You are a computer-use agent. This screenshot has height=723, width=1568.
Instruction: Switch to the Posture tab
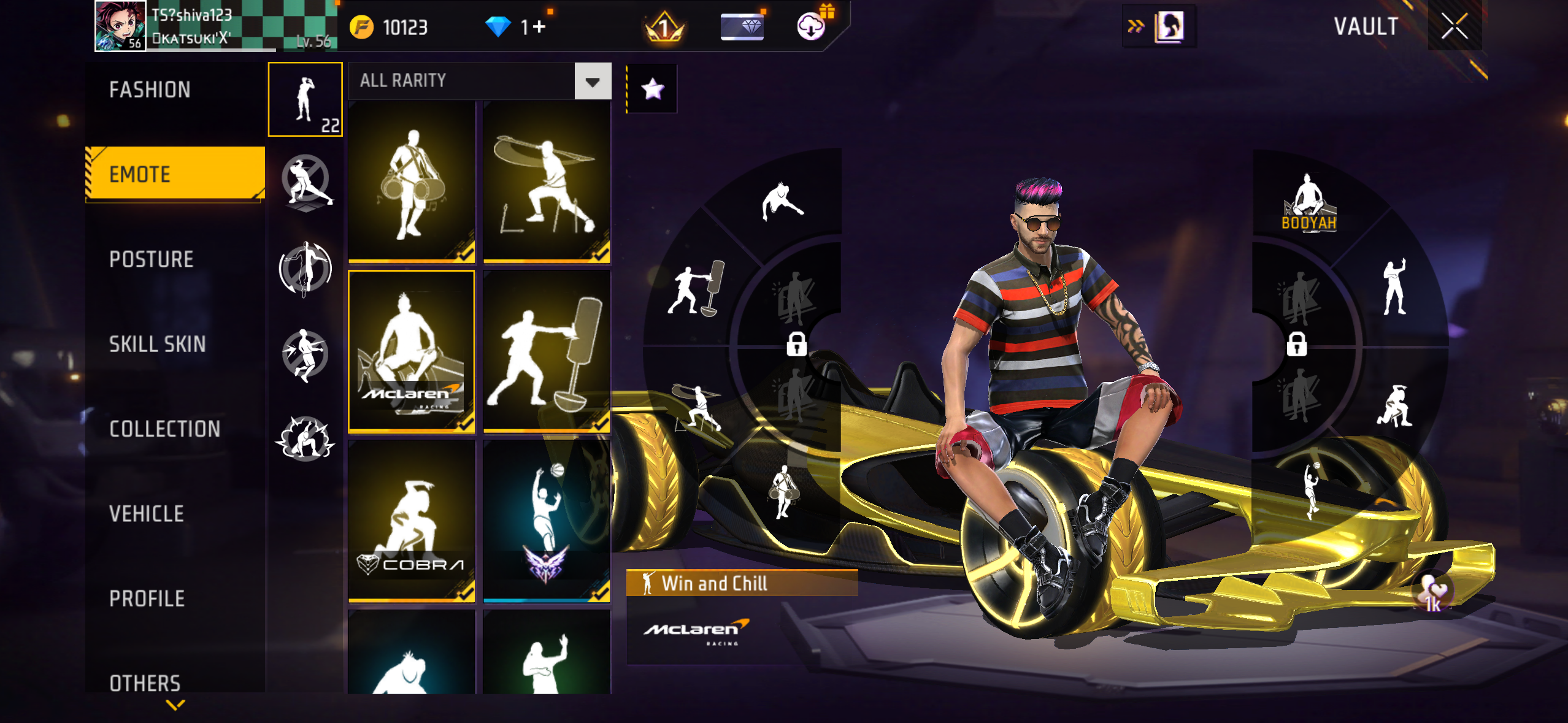click(x=152, y=259)
